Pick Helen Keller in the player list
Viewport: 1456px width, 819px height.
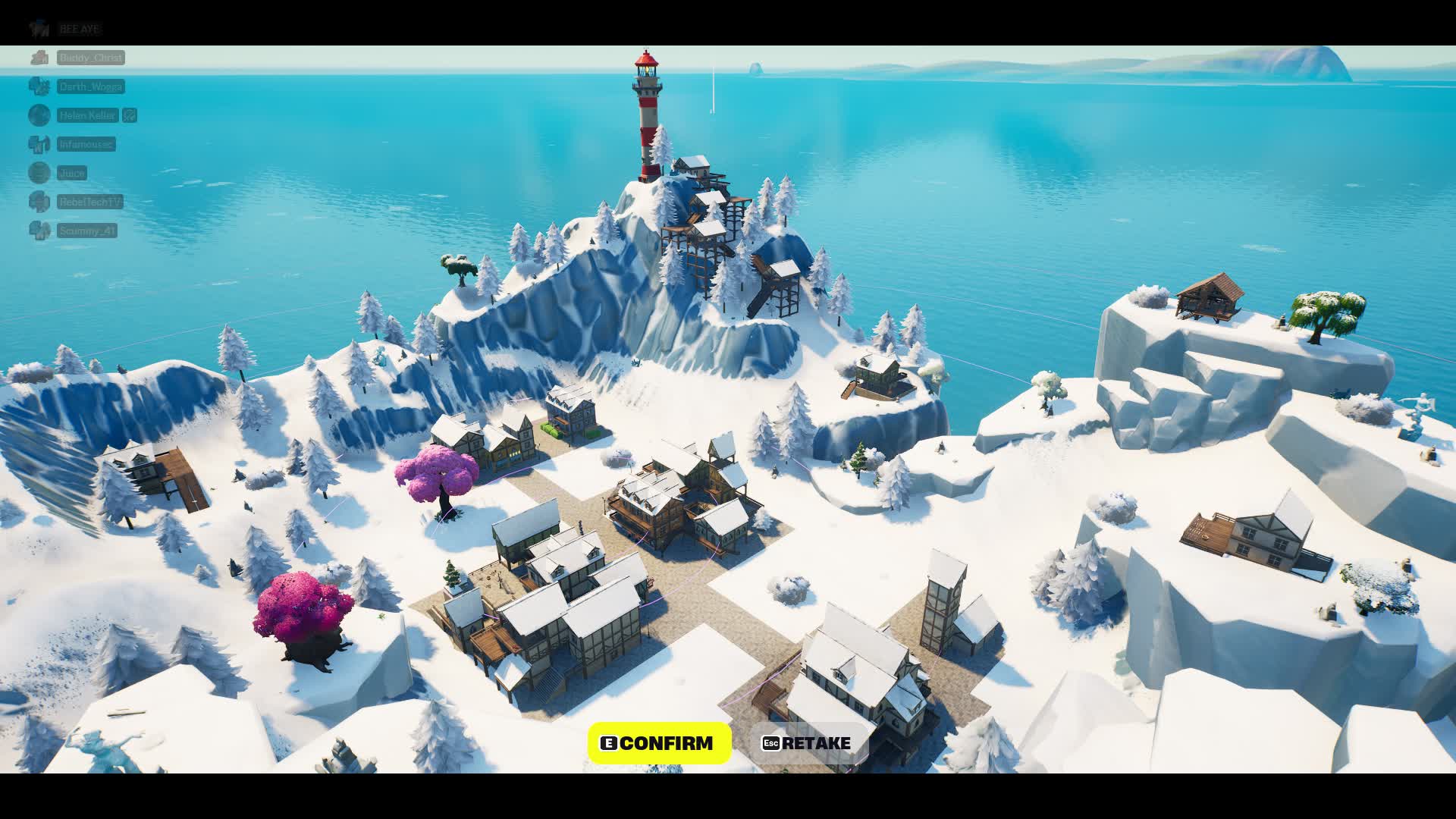click(88, 115)
